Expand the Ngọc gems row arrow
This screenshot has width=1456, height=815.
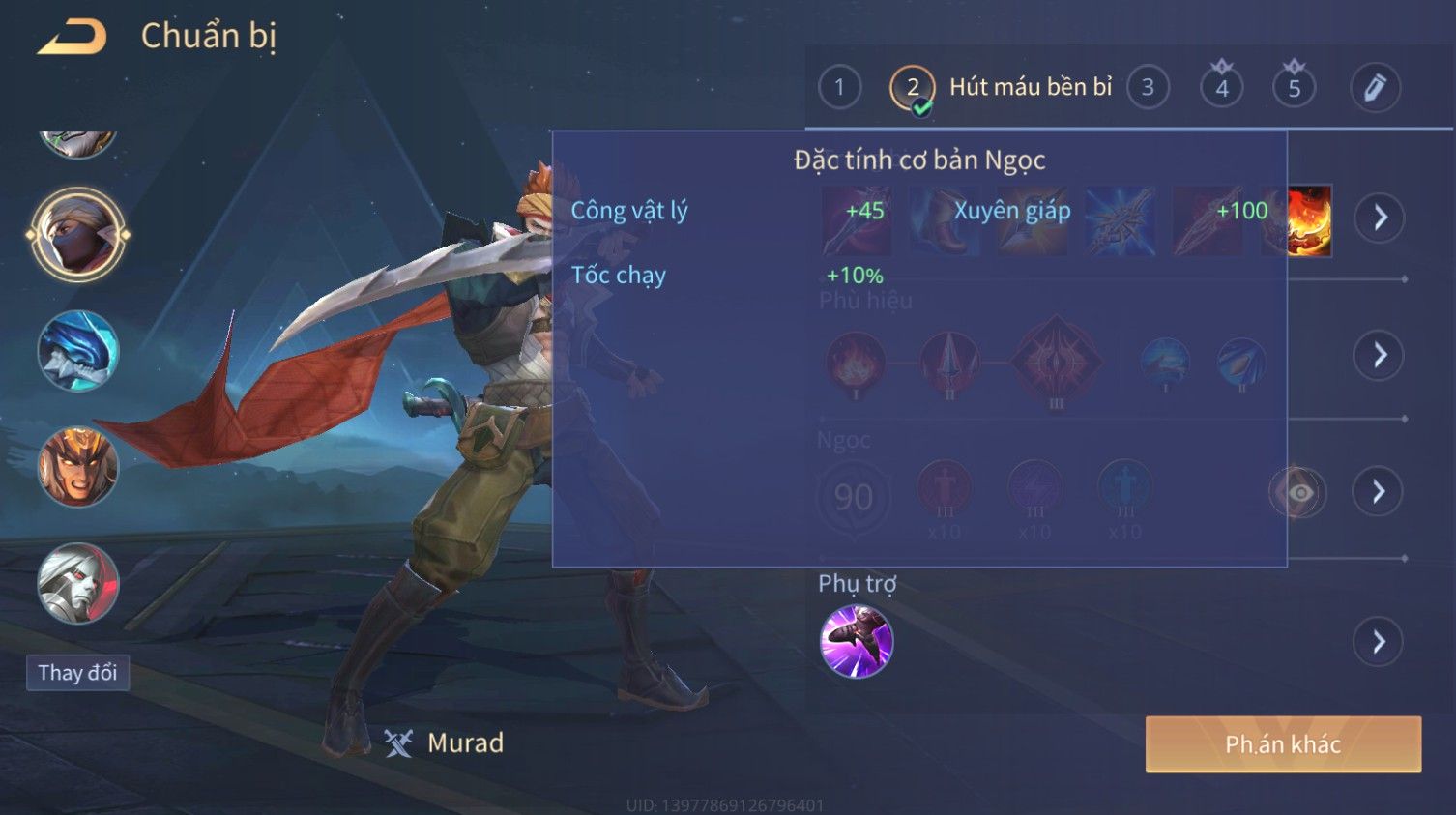click(1379, 492)
